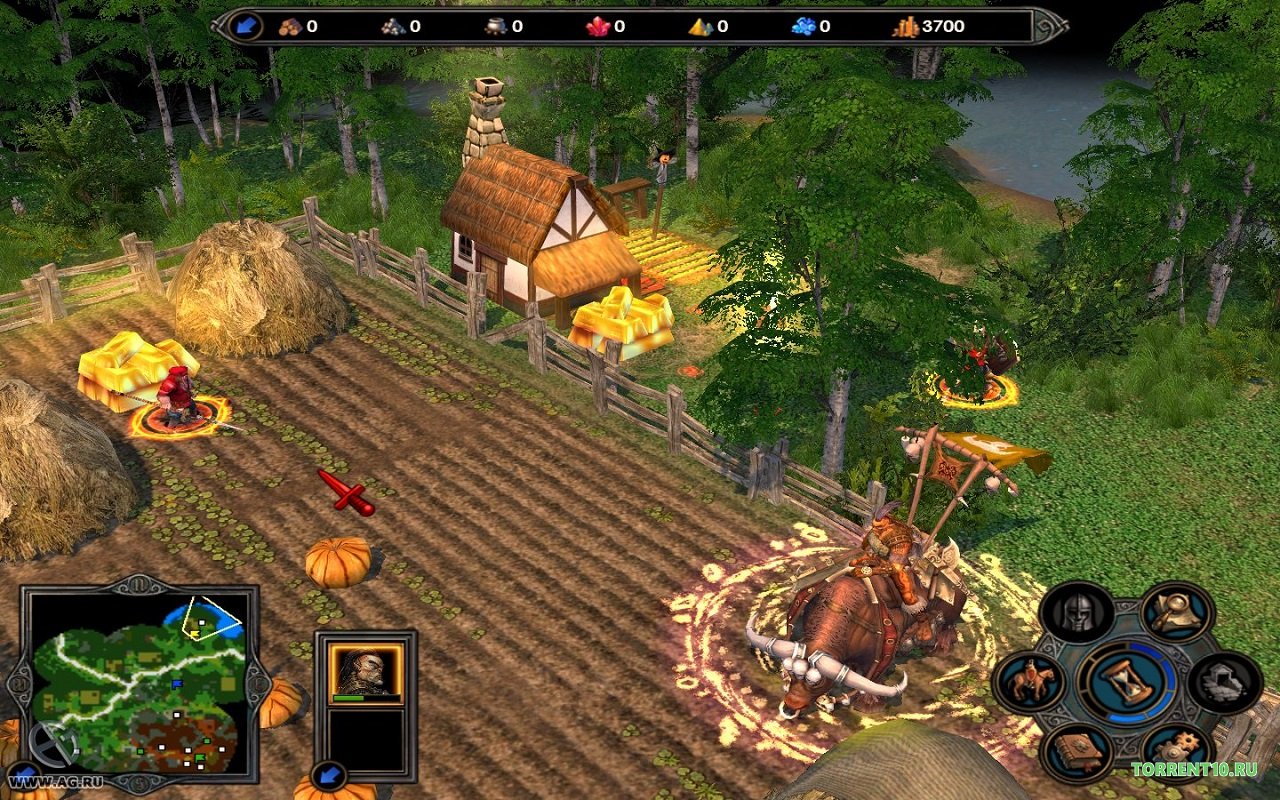
Task: Open the gears system options menu
Action: pyautogui.click(x=1177, y=752)
